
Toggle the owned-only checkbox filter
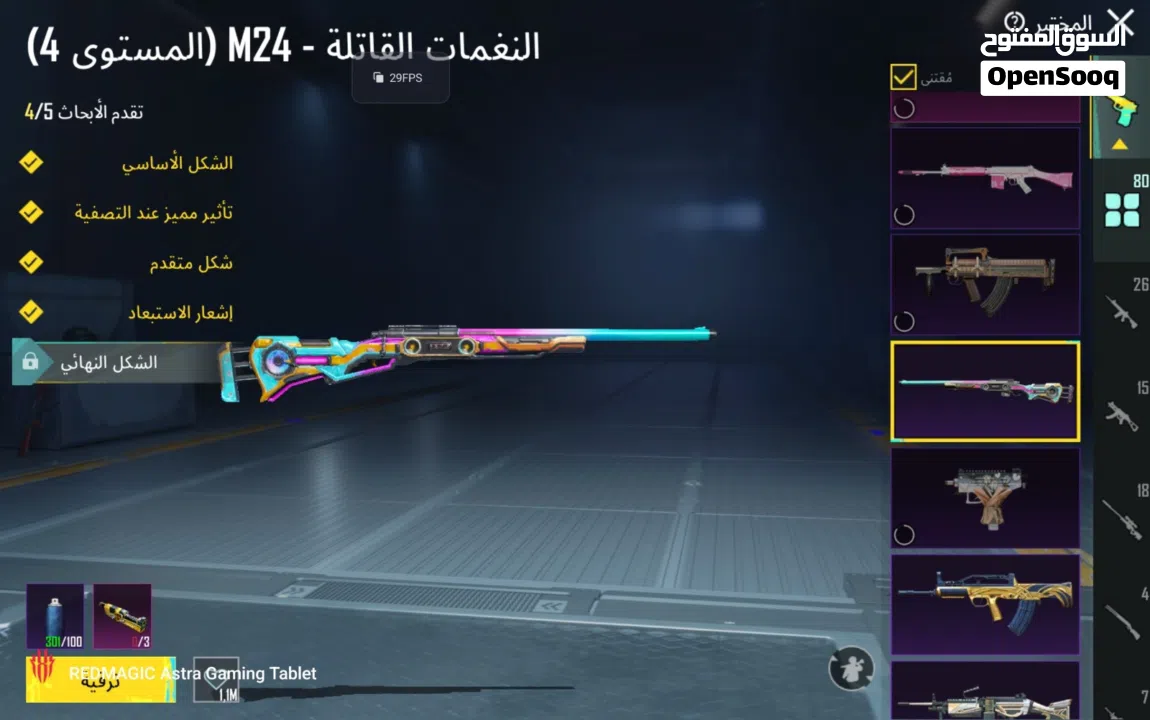tap(903, 77)
